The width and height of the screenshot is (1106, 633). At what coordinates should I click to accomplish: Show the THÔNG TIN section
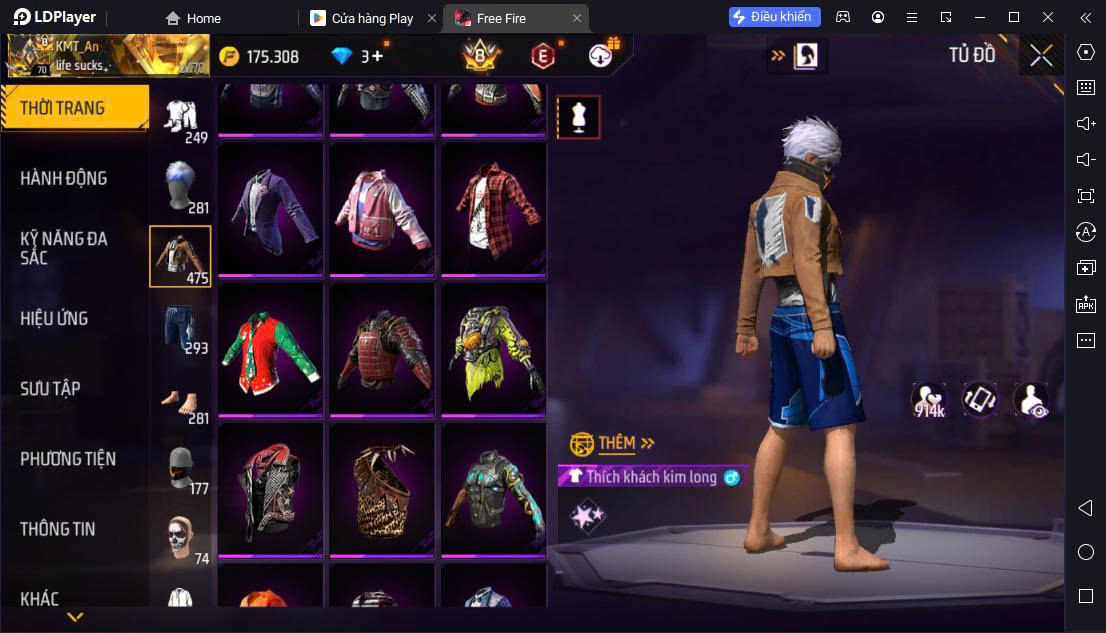(x=58, y=529)
